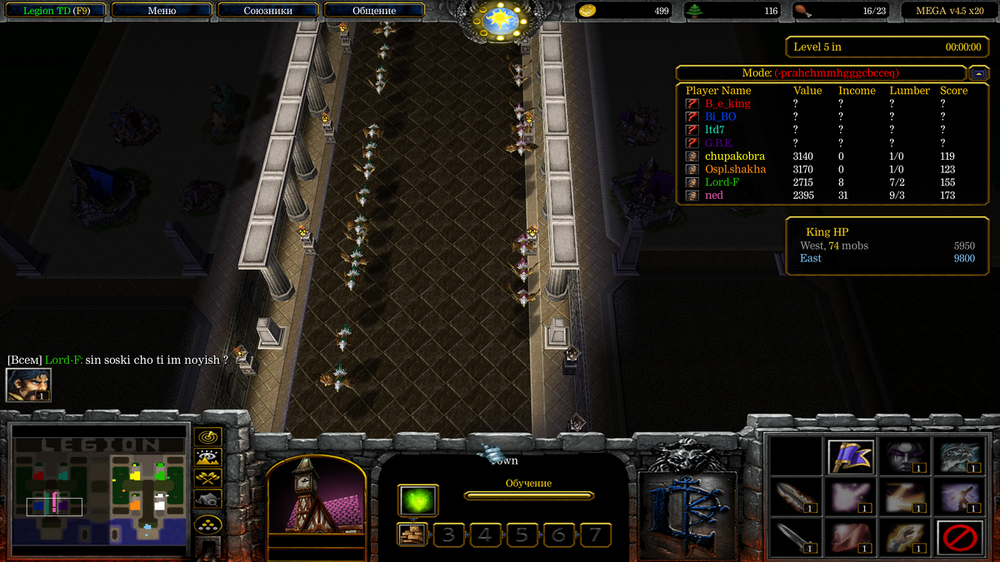Cancel training with the red circle button
This screenshot has height=562, width=1000.
(x=958, y=539)
